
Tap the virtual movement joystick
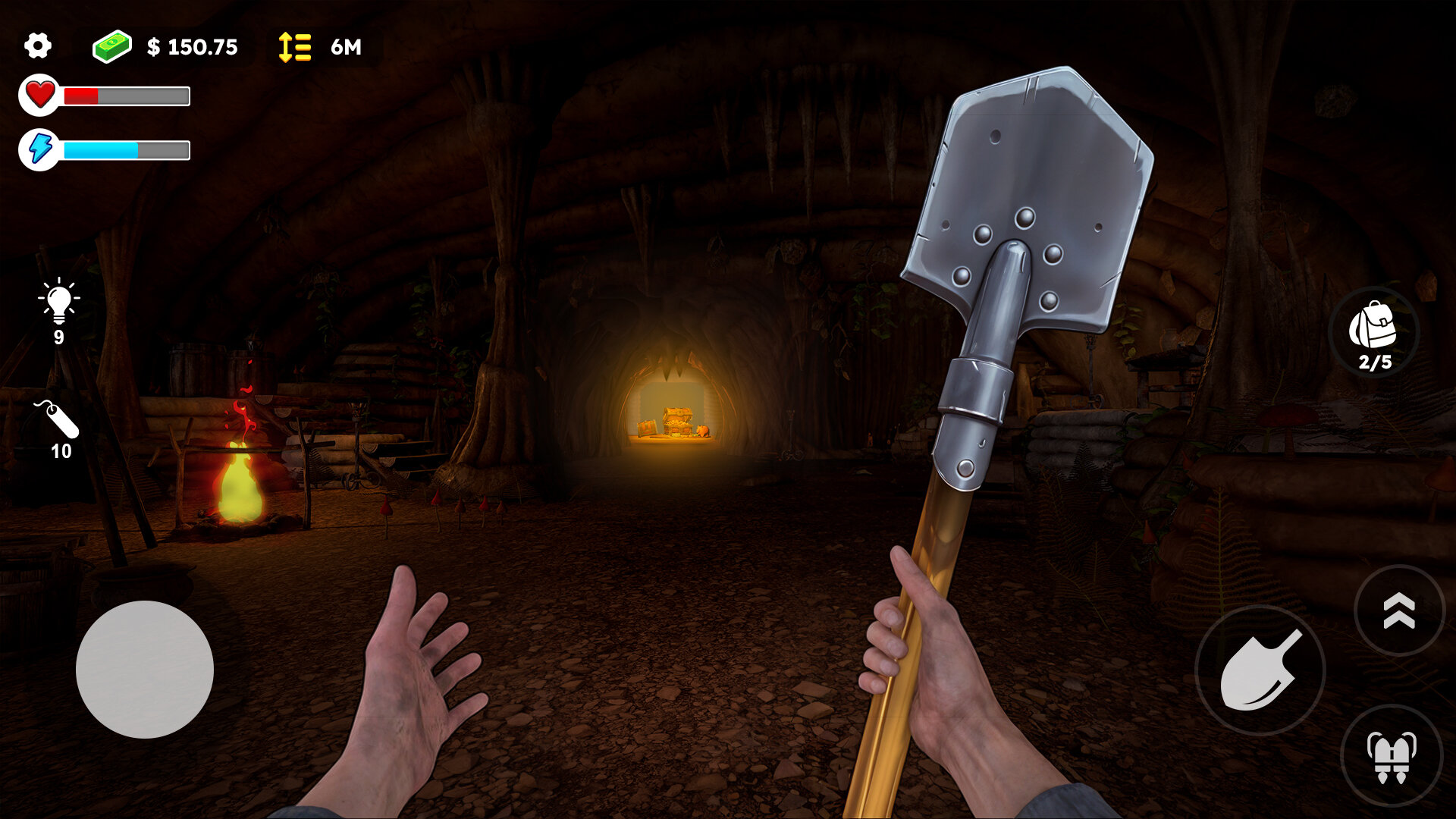click(x=144, y=669)
